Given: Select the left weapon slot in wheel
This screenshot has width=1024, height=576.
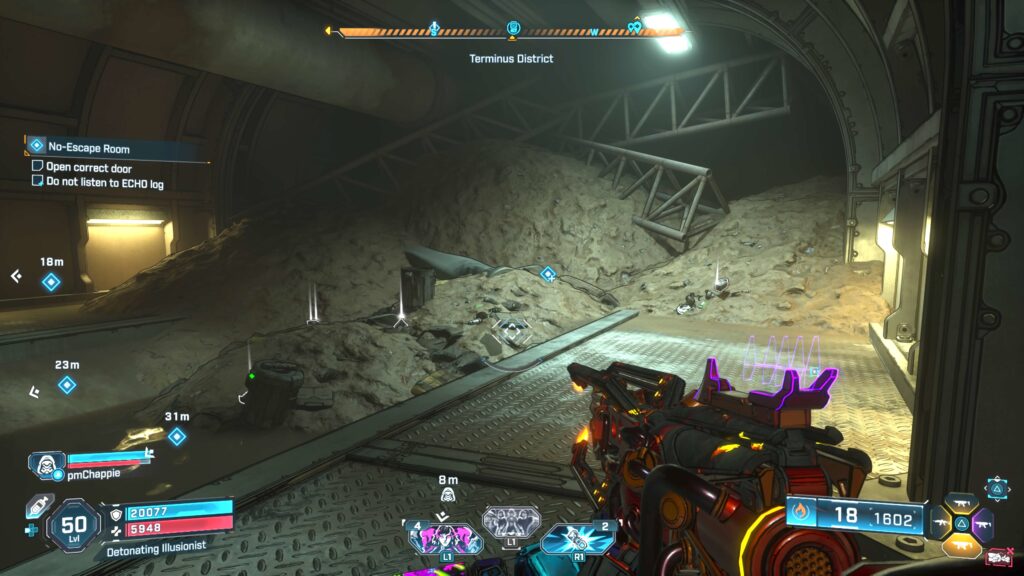Looking at the screenshot, I should (940, 523).
